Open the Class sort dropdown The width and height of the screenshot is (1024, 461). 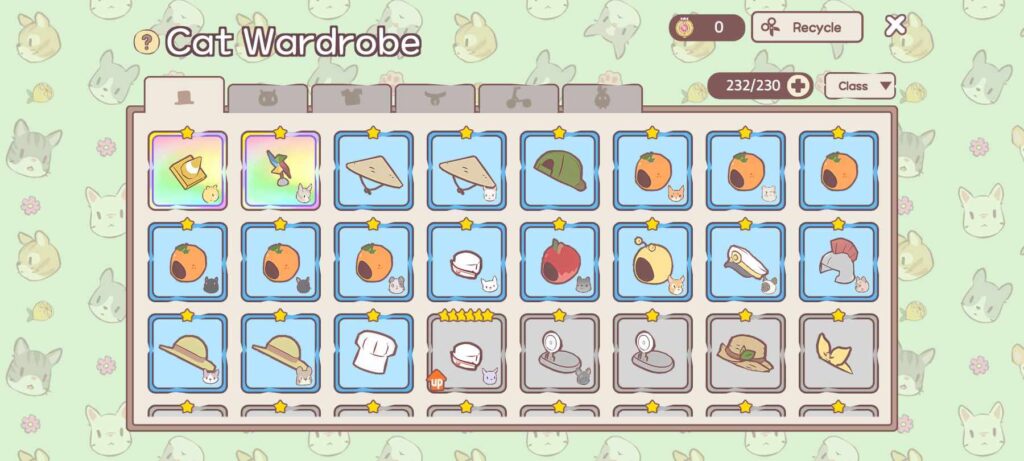(860, 86)
